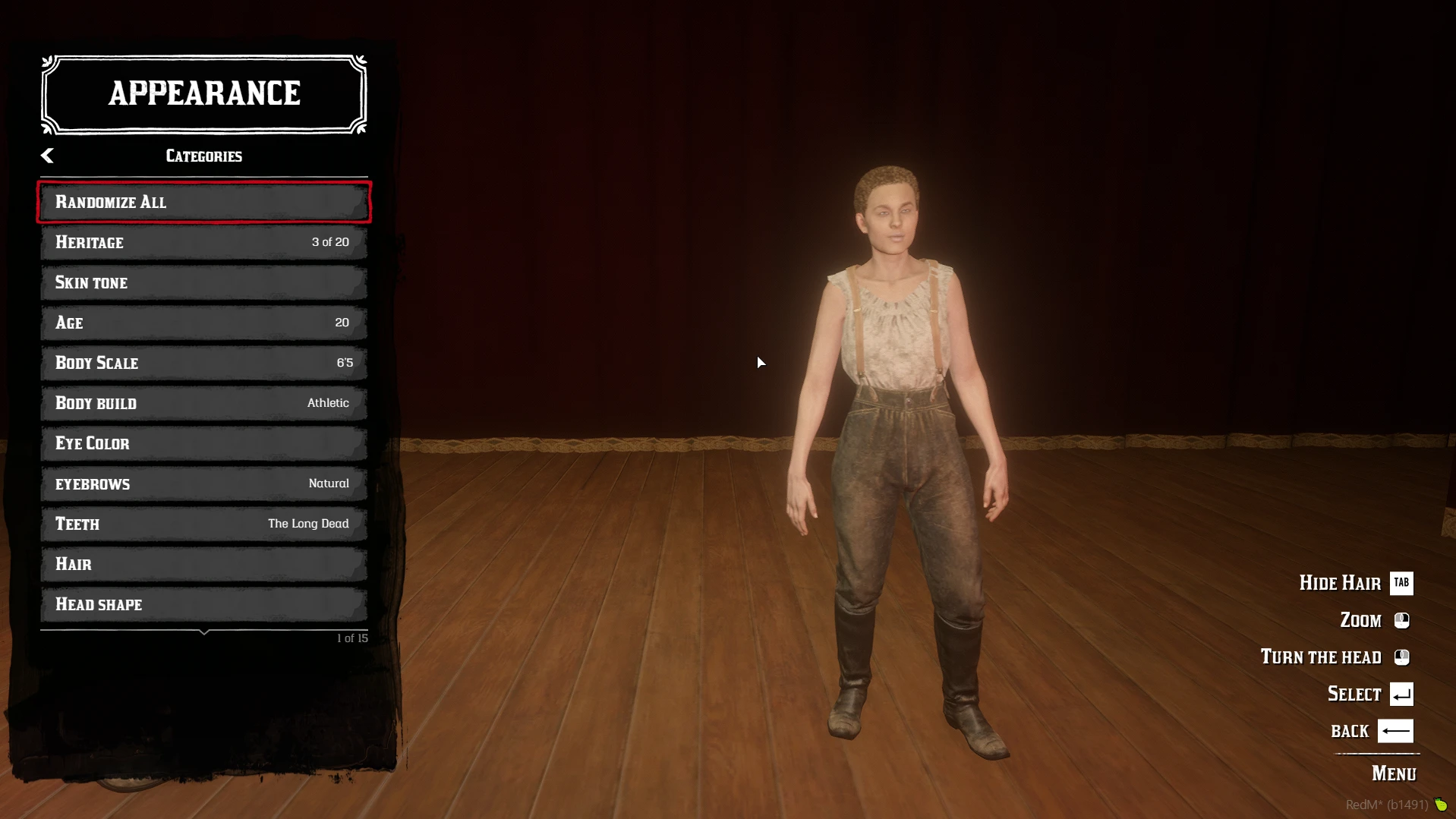Viewport: 1456px width, 819px height.
Task: Choose the Skin tone entry
Action: point(203,282)
